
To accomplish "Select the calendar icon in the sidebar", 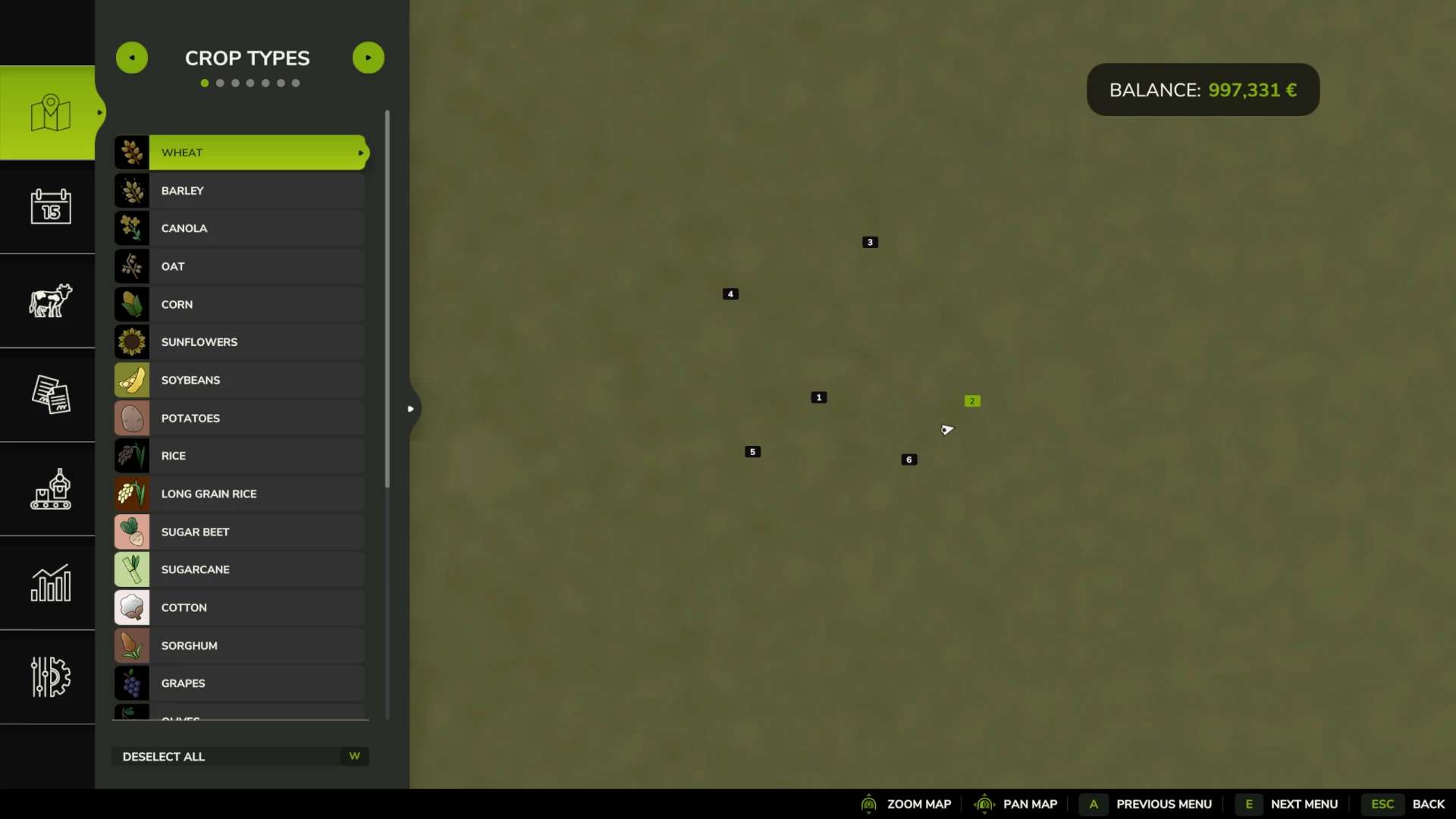I will click(49, 206).
